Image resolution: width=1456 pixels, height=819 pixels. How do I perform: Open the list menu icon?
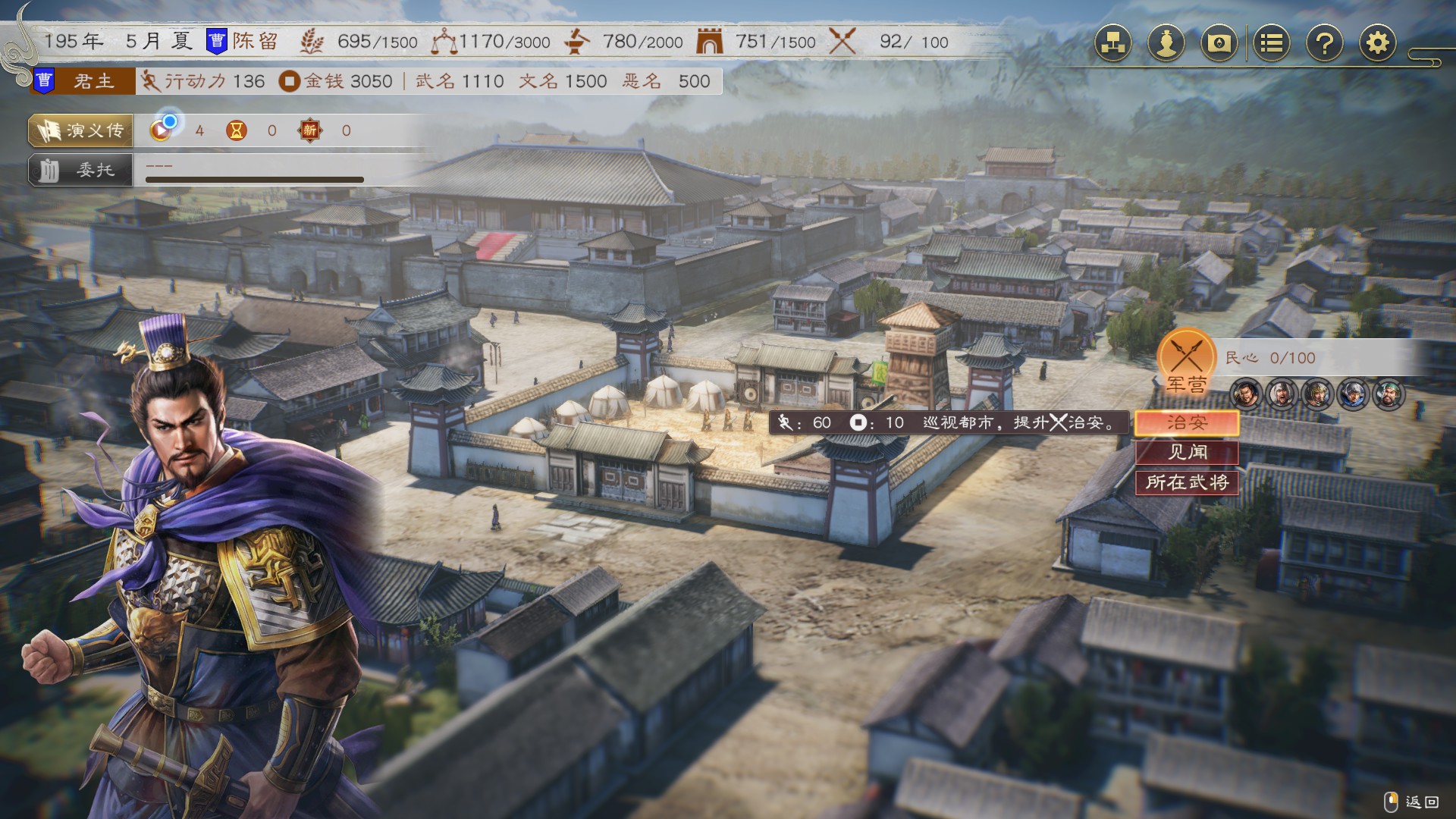coord(1272,43)
